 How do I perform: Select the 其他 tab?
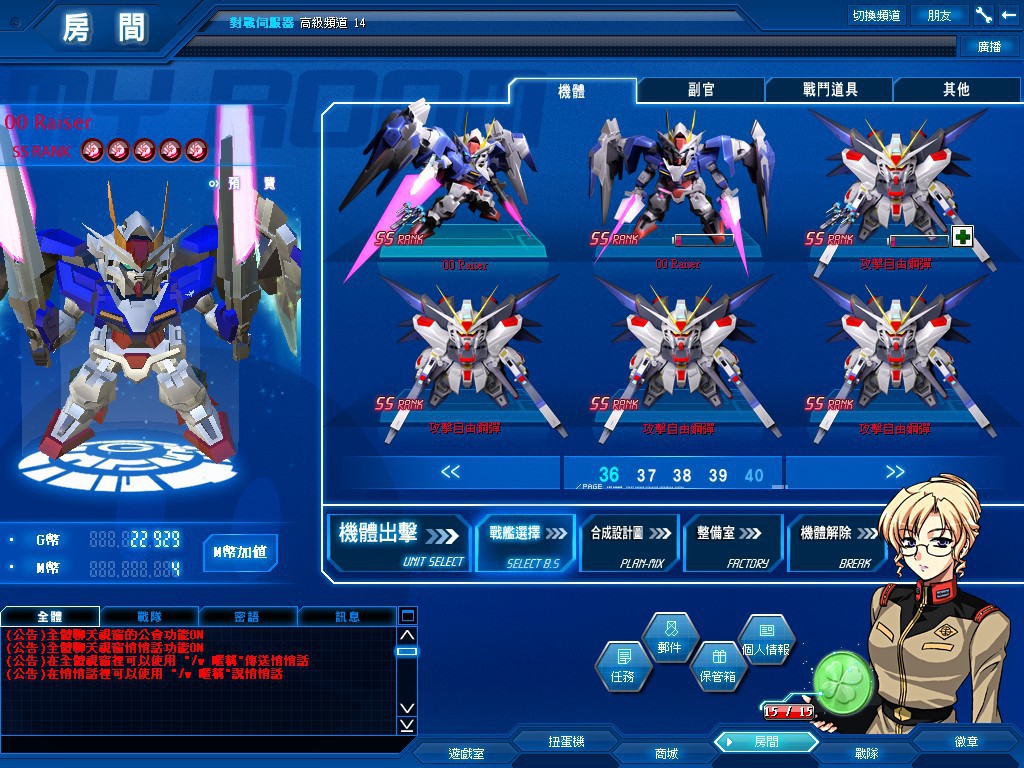coord(956,90)
